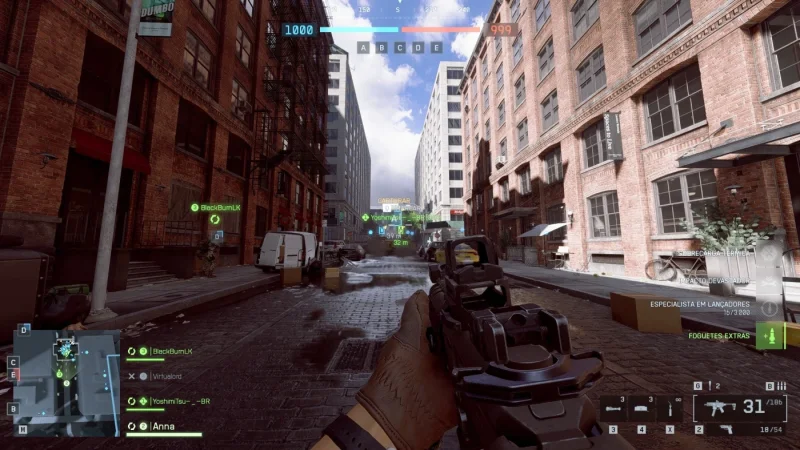Image resolution: width=800 pixels, height=450 pixels.
Task: Select objective A flag at top
Action: [x=364, y=47]
